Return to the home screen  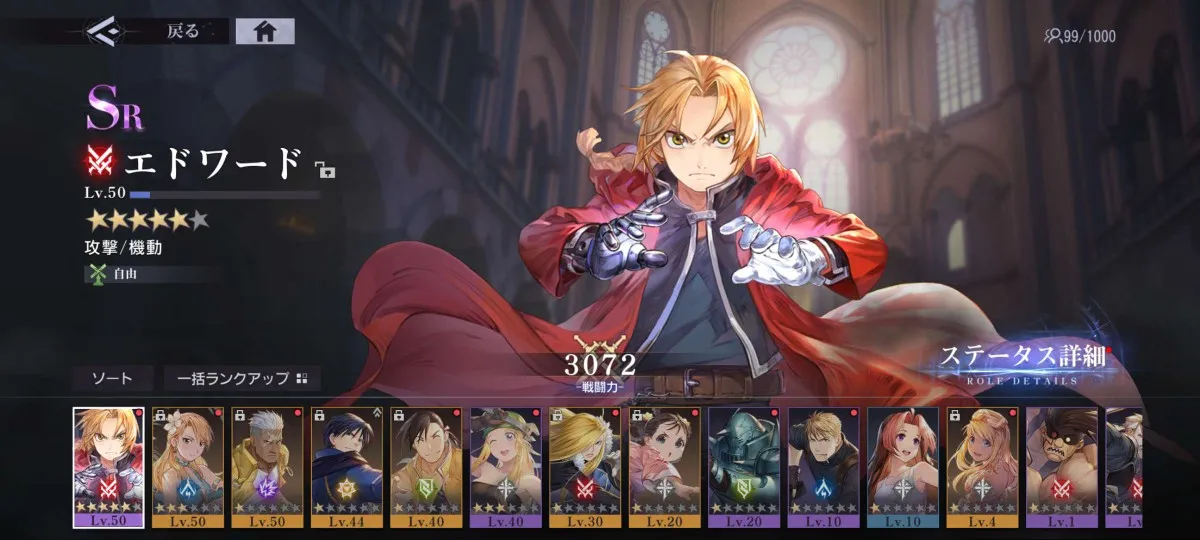pyautogui.click(x=265, y=31)
